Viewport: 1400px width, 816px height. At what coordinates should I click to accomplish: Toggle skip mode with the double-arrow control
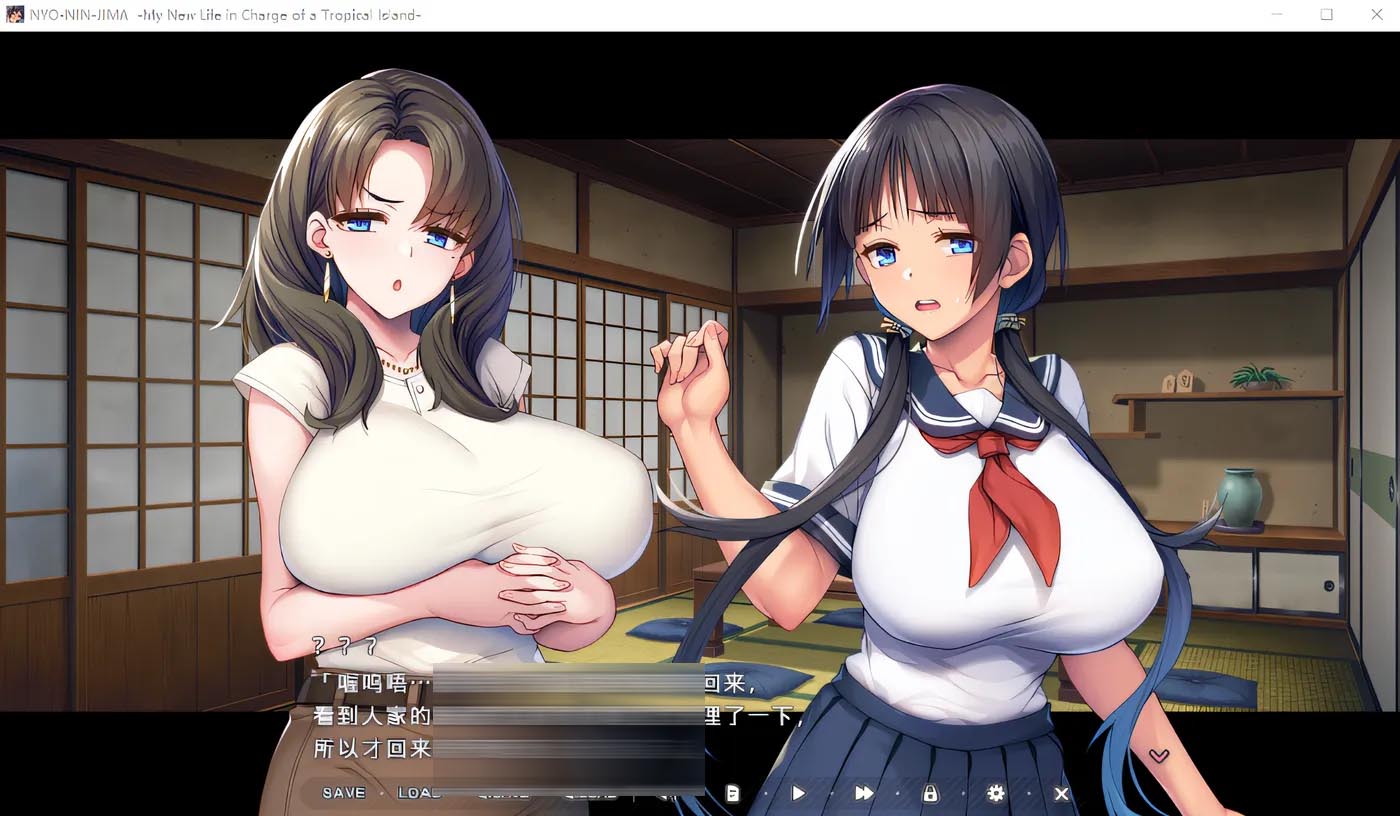pyautogui.click(x=863, y=792)
